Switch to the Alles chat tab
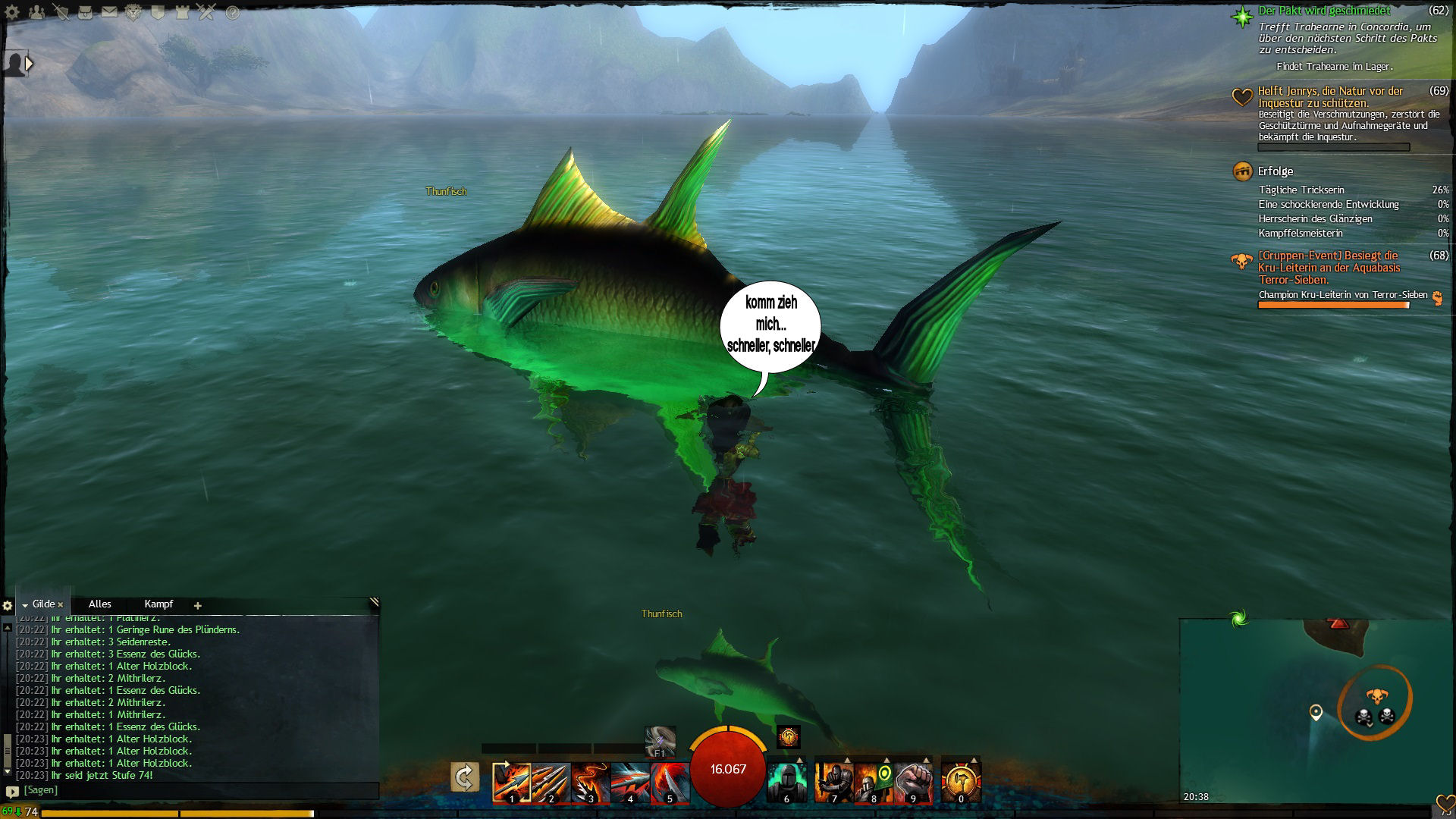The height and width of the screenshot is (819, 1456). (99, 604)
